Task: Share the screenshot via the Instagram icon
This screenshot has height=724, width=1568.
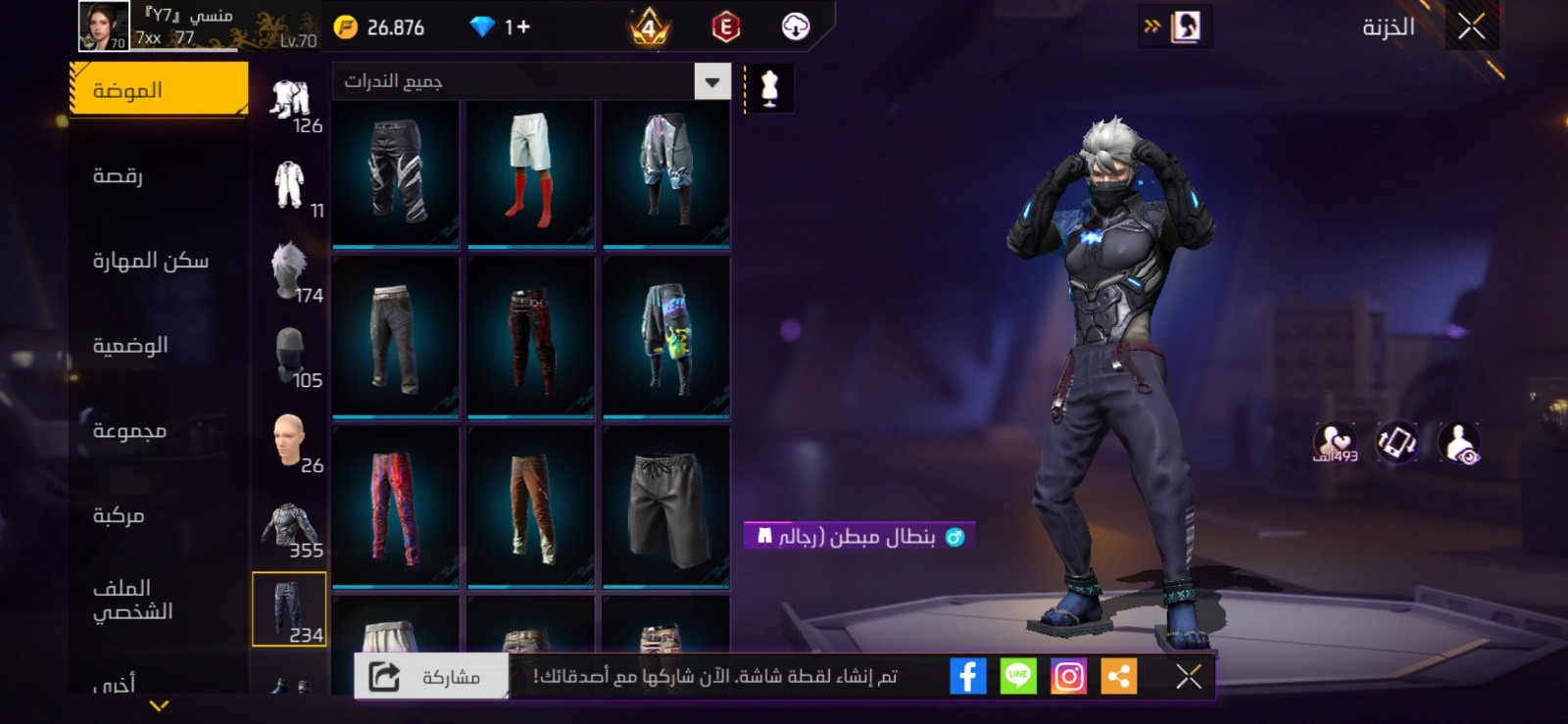Action: point(1070,674)
